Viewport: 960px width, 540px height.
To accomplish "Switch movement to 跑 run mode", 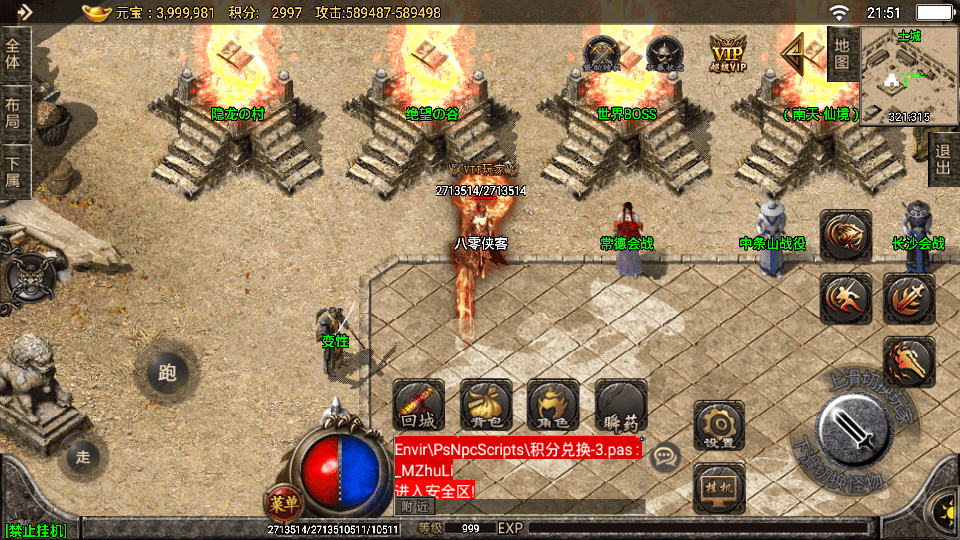I will point(167,373).
